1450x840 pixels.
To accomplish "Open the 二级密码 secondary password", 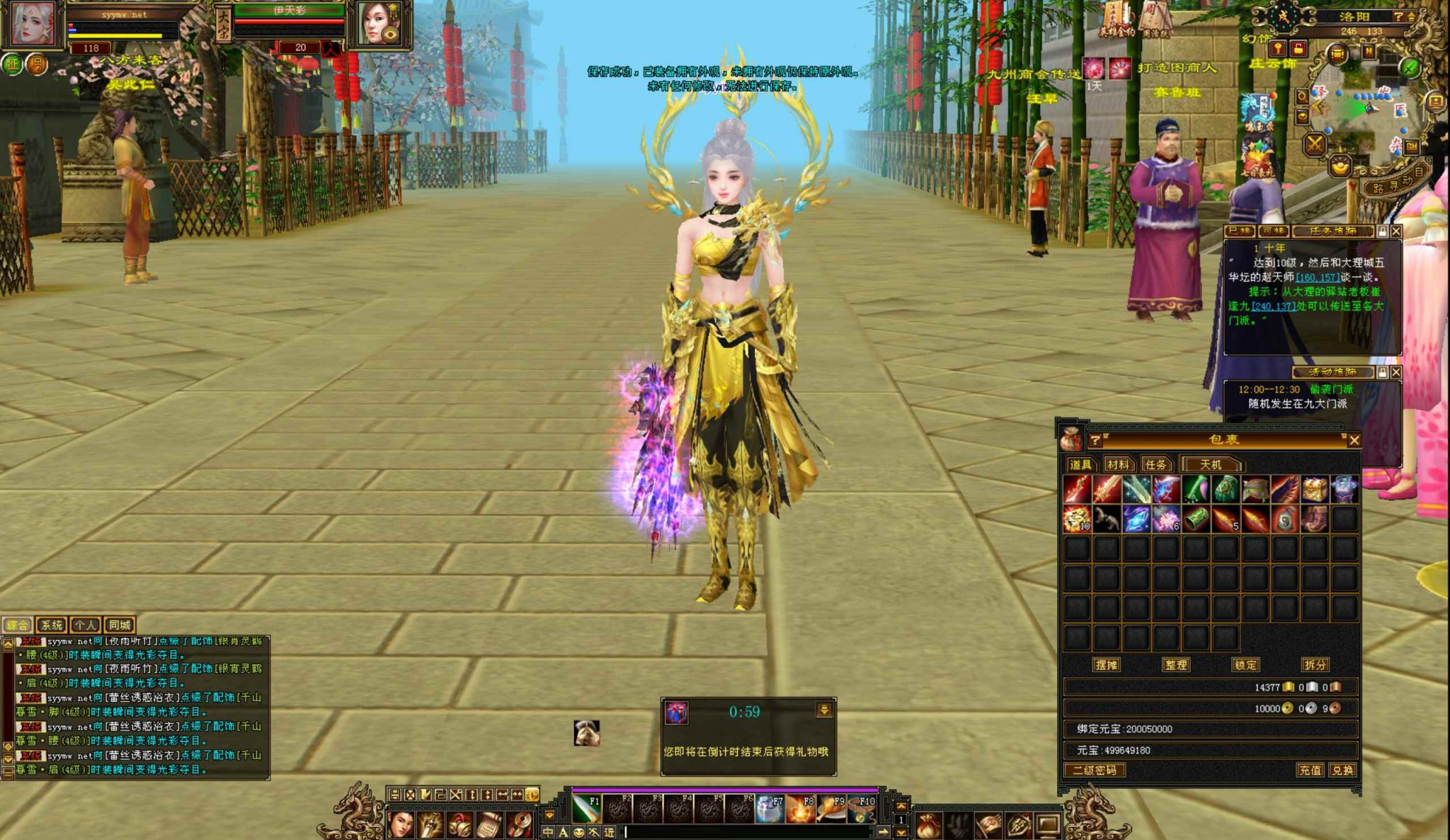I will [x=1095, y=770].
